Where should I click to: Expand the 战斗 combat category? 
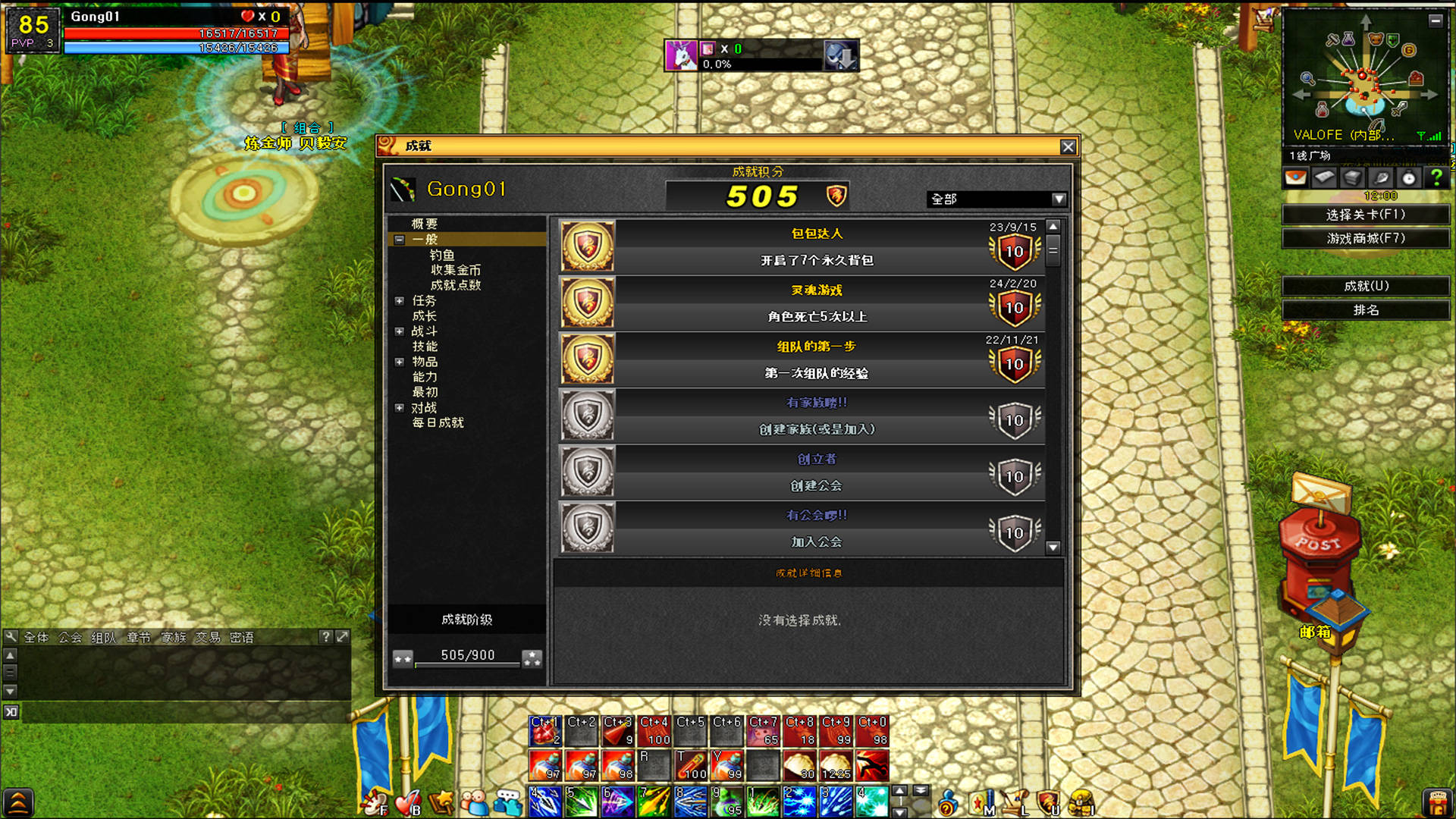pos(400,331)
